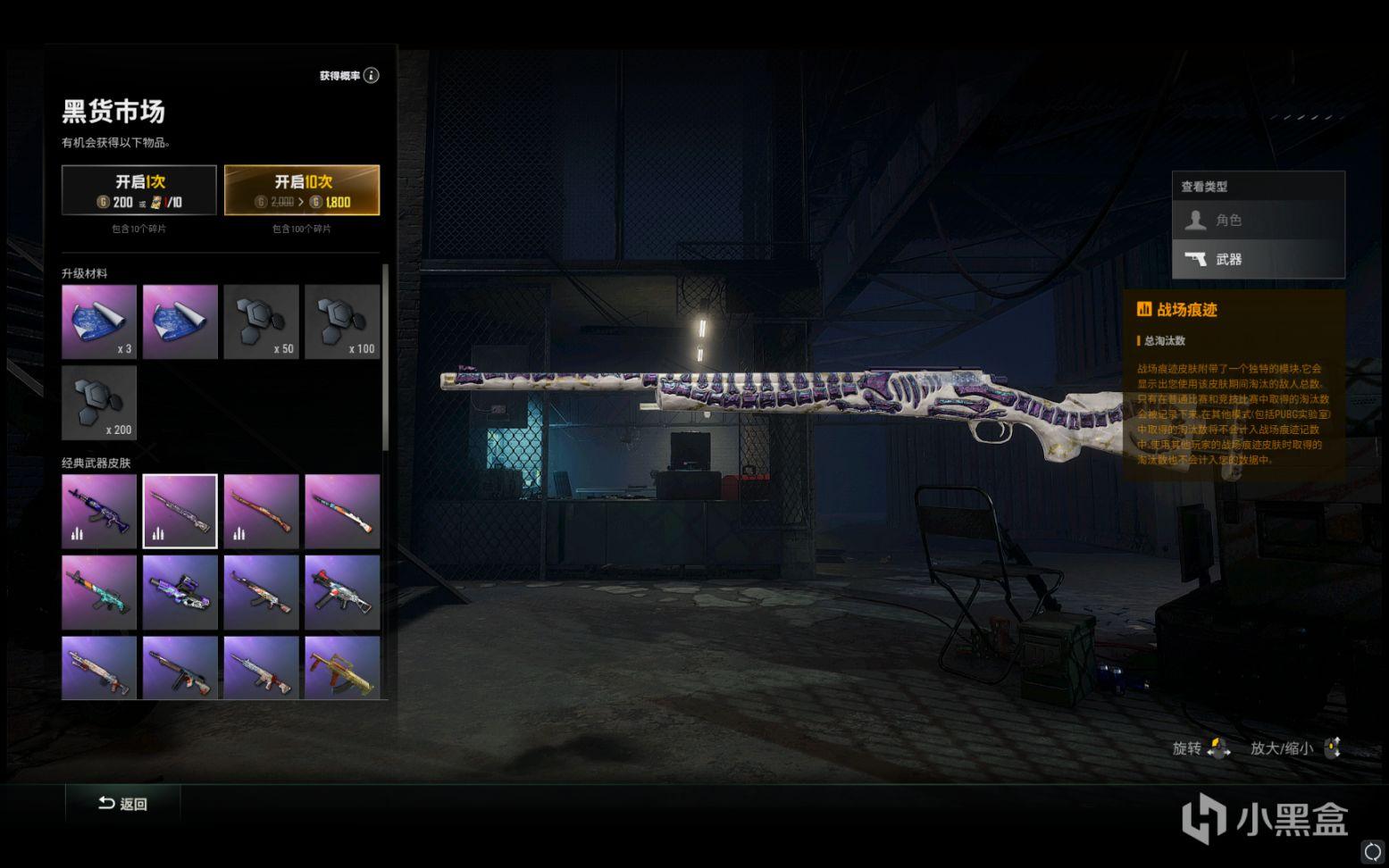The width and height of the screenshot is (1389, 868).
Task: Select the highlighted white skeleton shotgun skin
Action: click(180, 511)
